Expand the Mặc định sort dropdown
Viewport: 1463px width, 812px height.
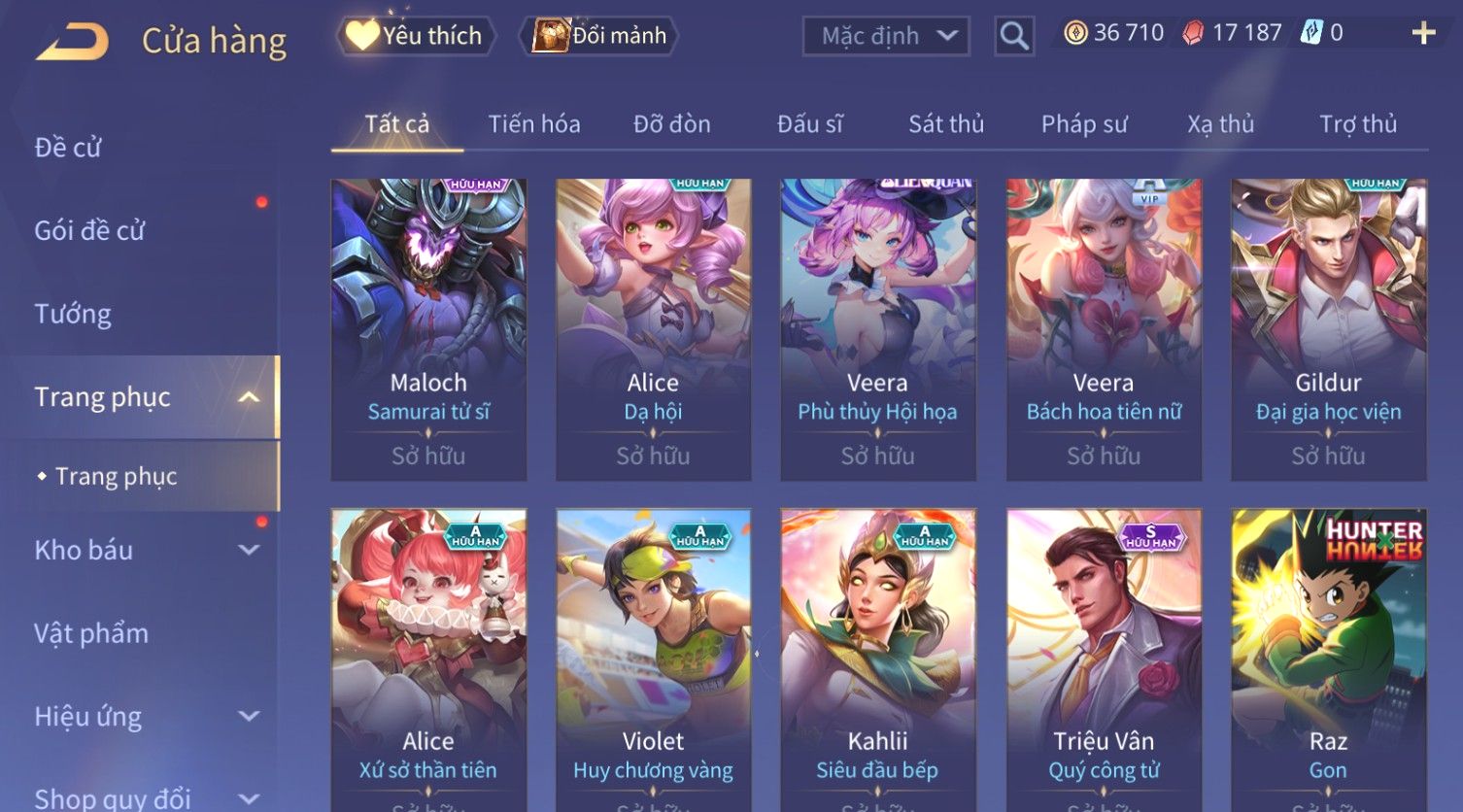(886, 36)
